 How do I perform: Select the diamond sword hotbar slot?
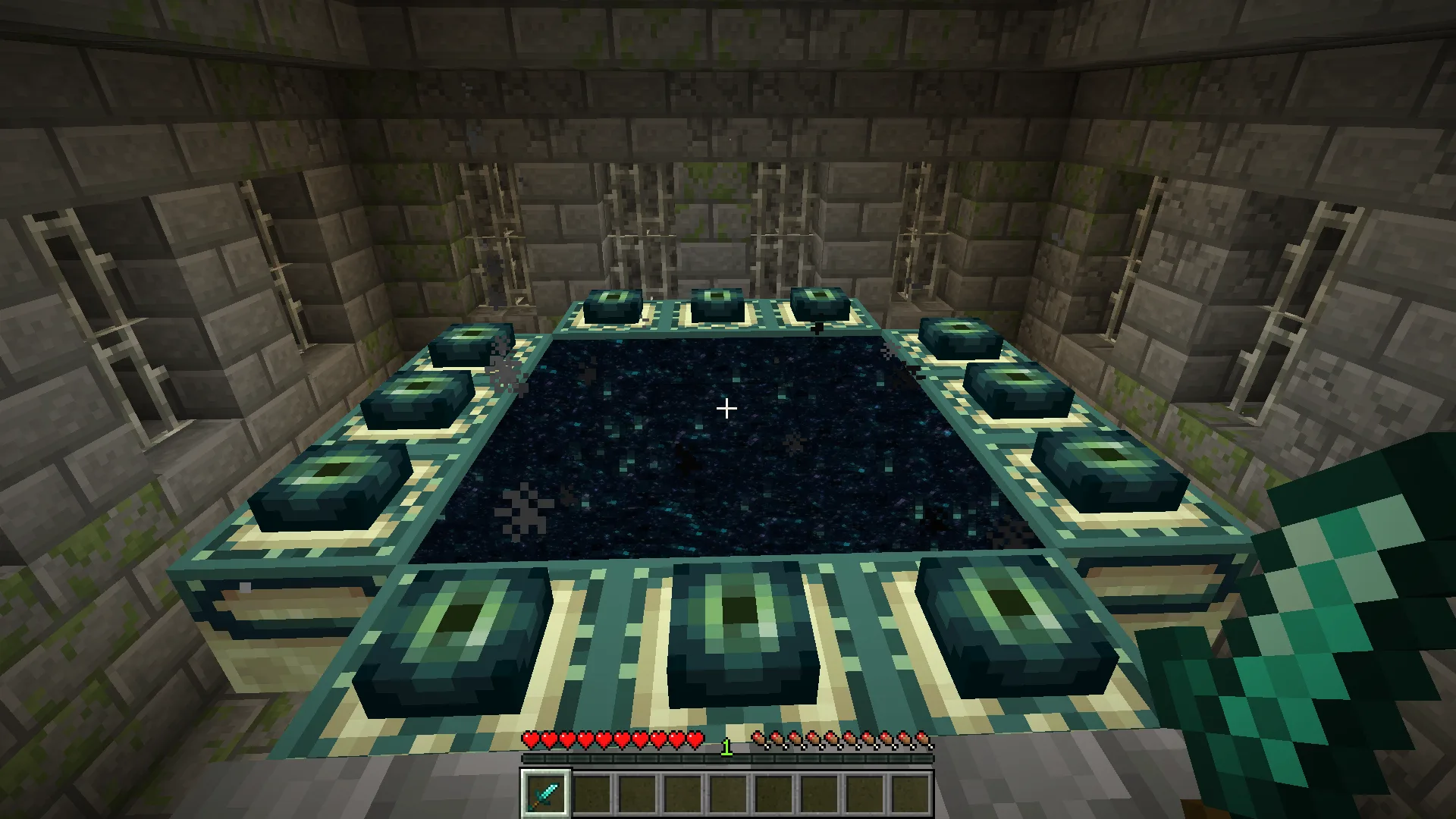pos(545,794)
